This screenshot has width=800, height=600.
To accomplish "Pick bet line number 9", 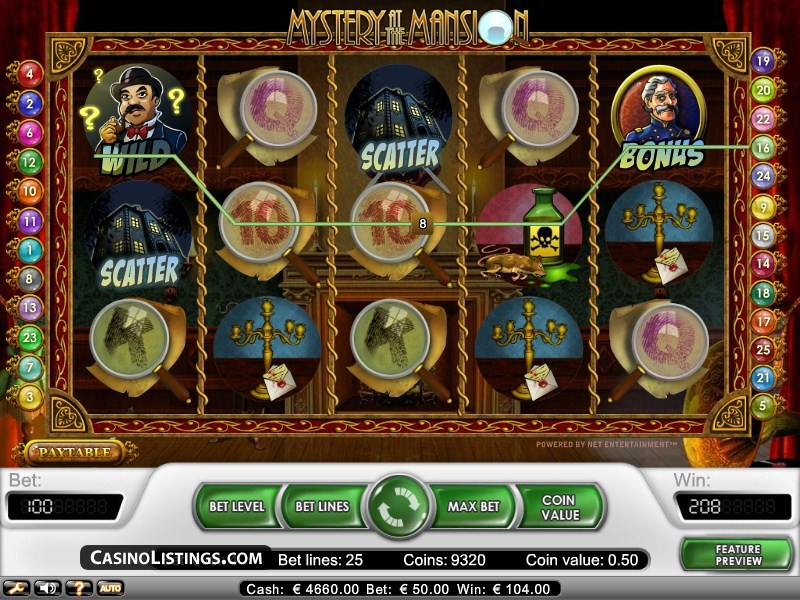I will point(764,207).
